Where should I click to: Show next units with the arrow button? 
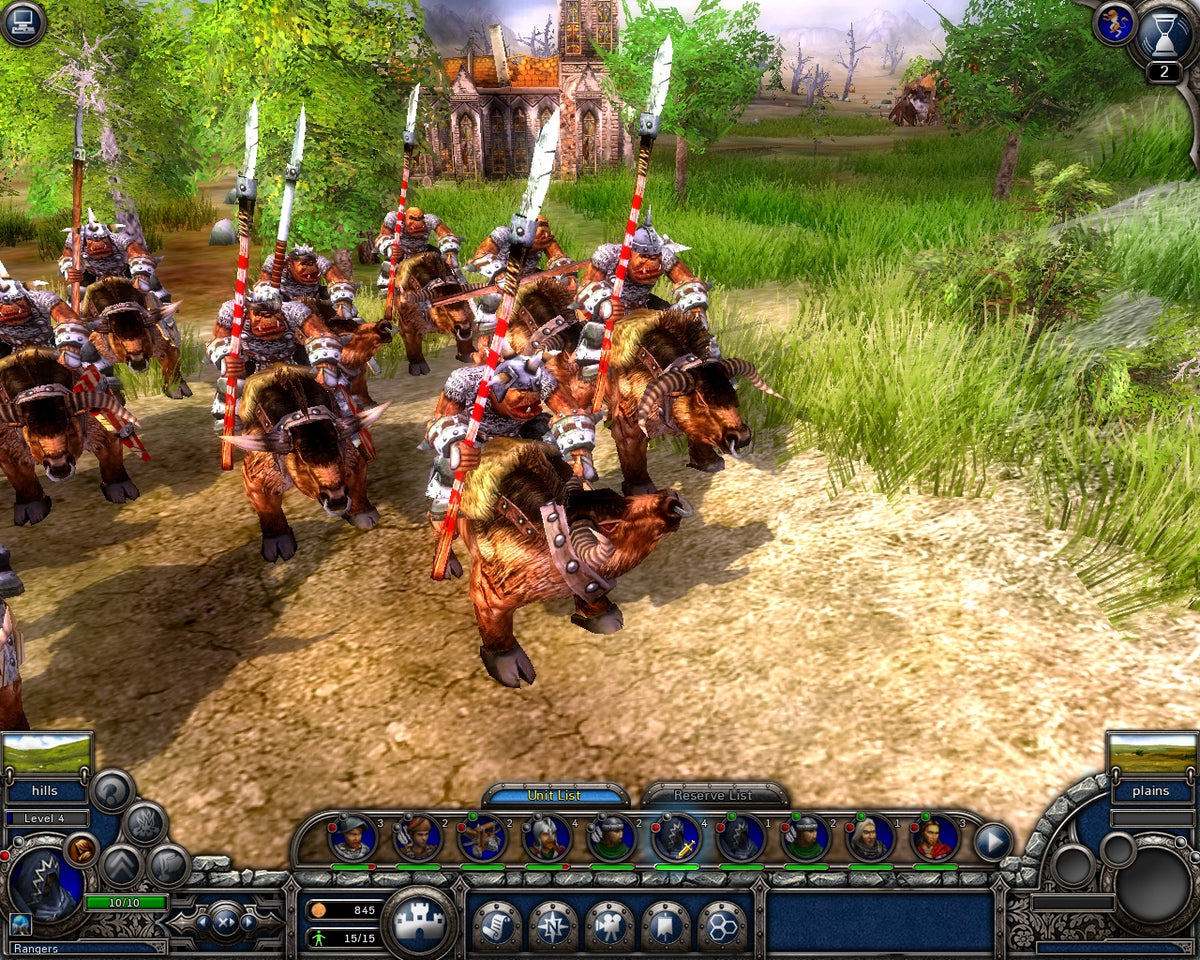point(992,840)
